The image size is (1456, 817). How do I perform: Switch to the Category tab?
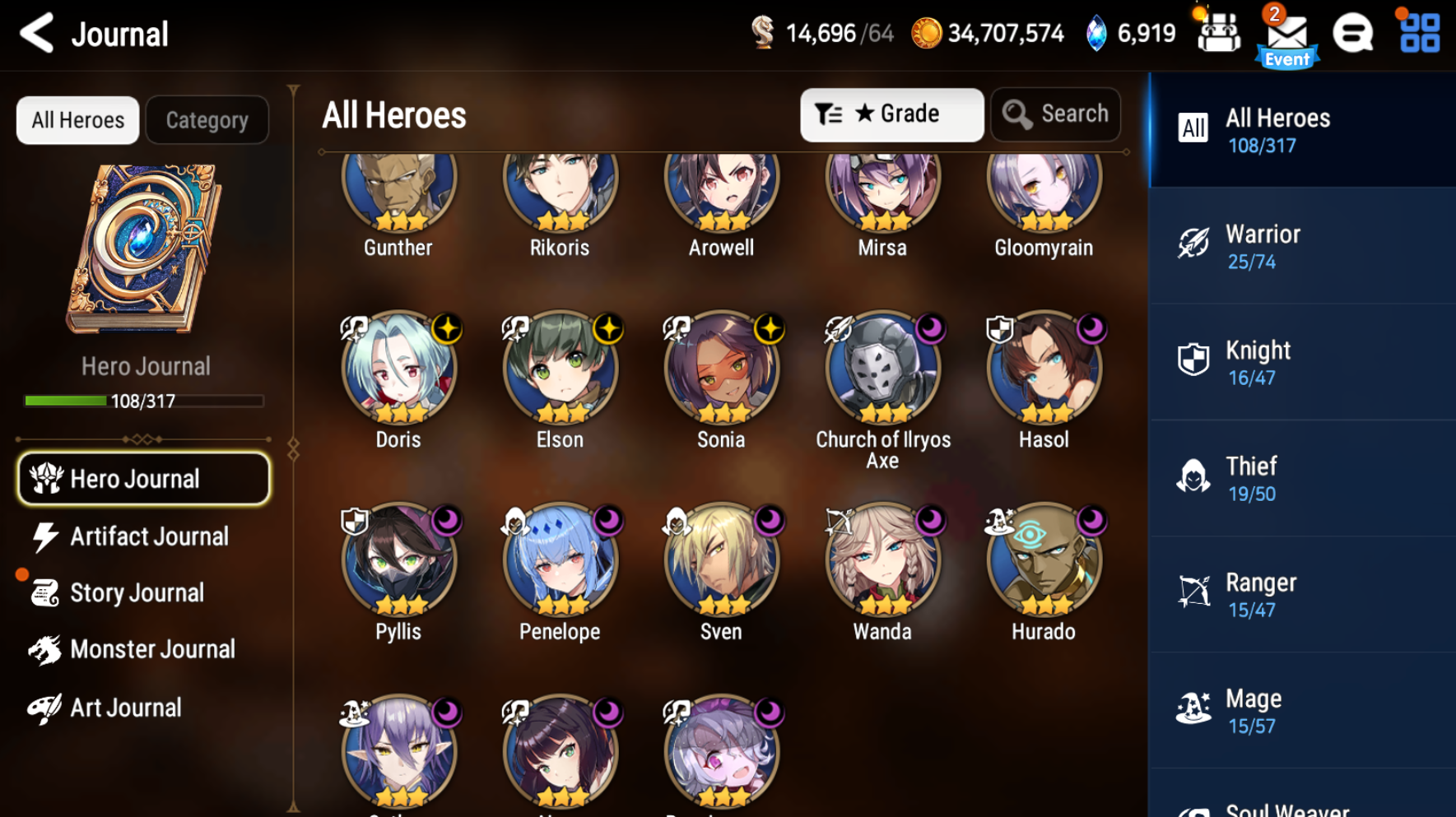coord(207,119)
